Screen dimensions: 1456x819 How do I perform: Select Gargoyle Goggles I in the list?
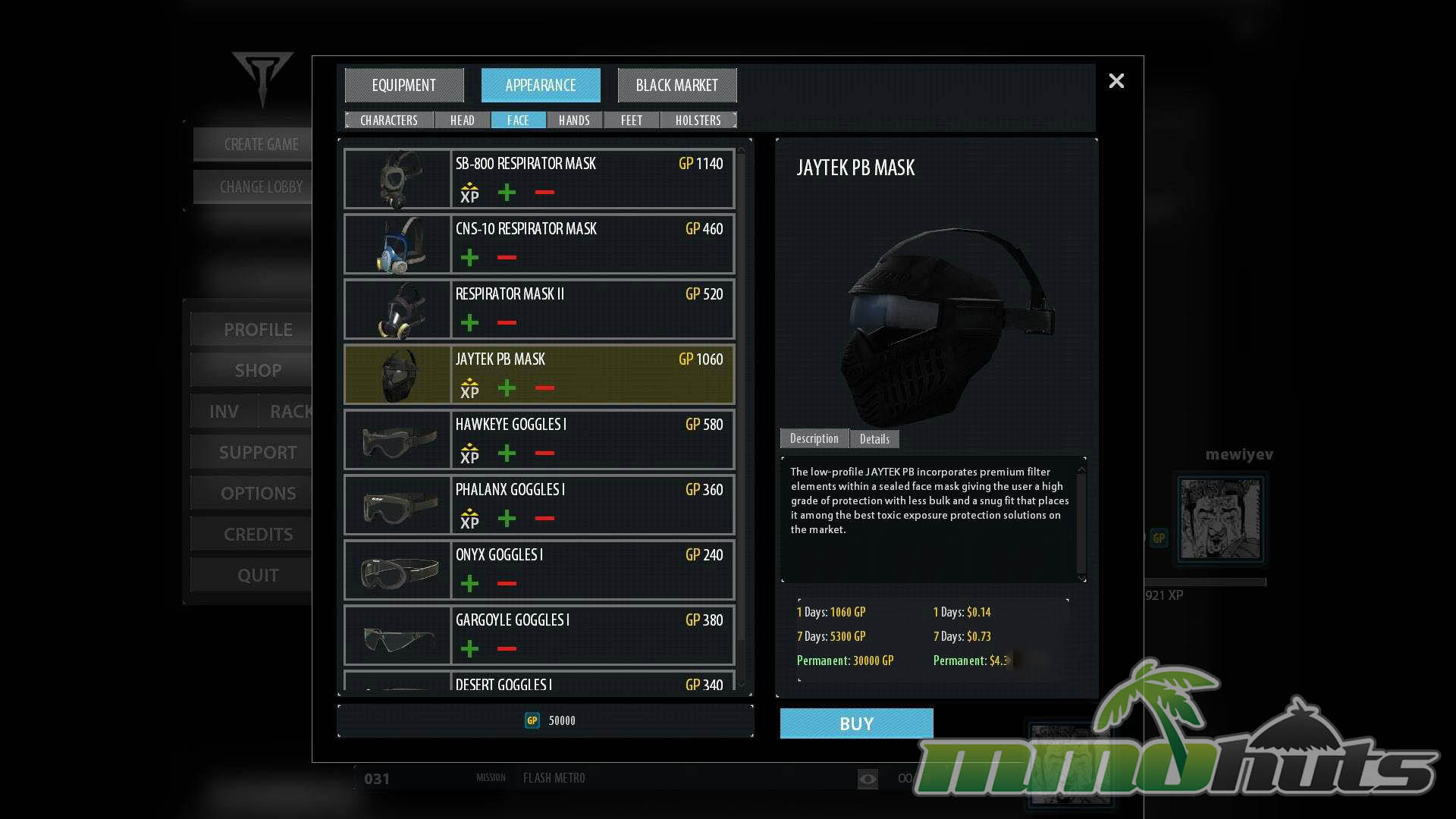point(539,635)
